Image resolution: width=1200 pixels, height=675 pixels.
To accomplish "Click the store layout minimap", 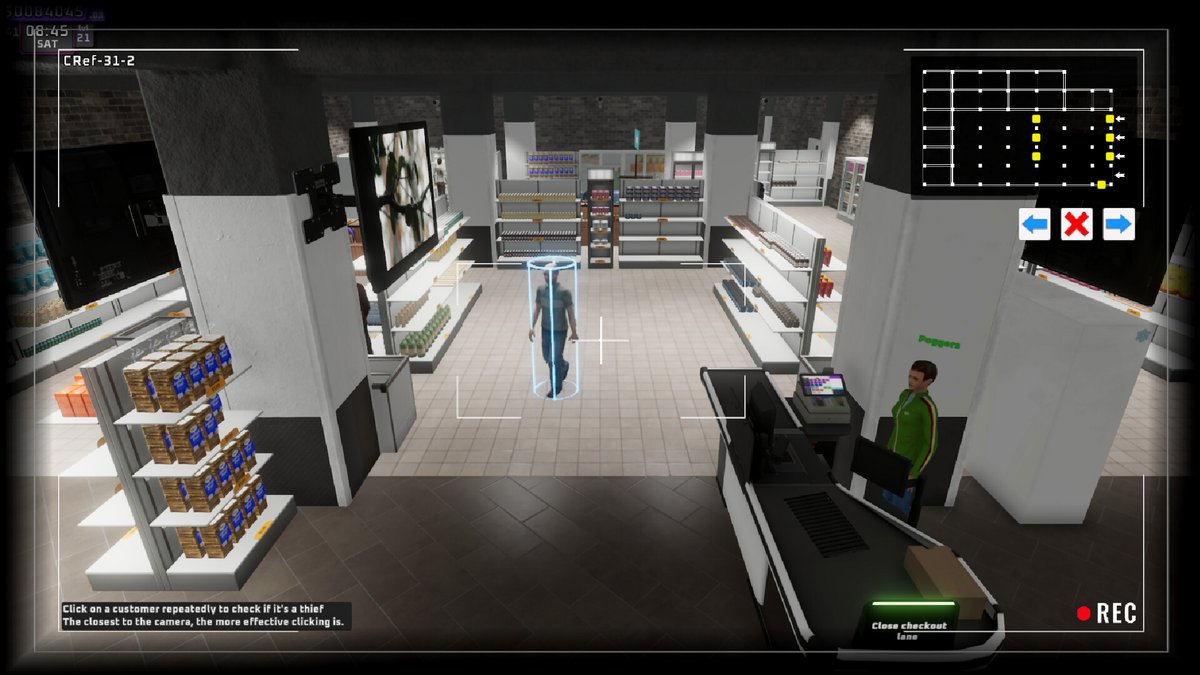I will pyautogui.click(x=1023, y=125).
